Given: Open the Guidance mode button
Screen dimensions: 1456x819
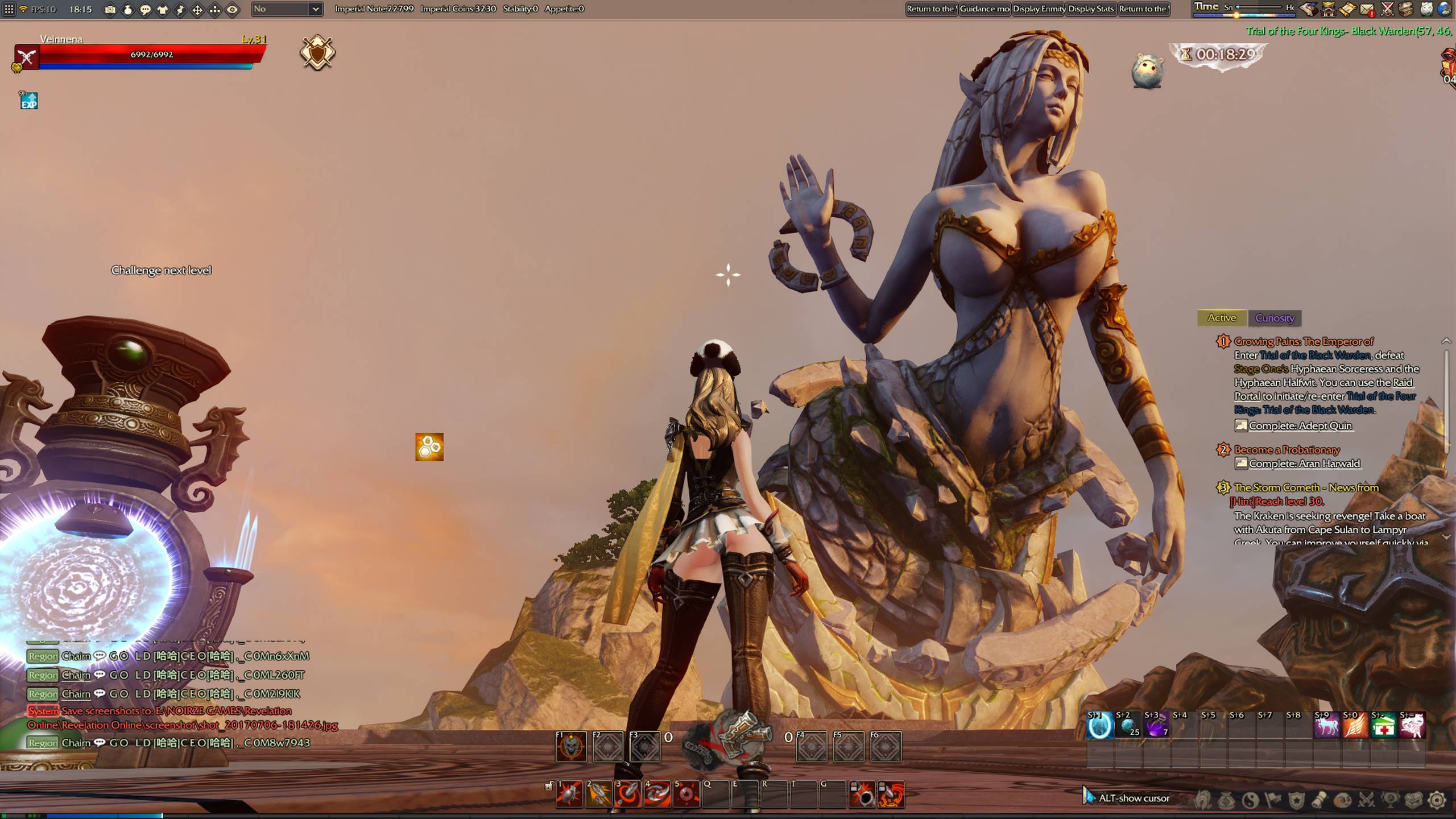Looking at the screenshot, I should click(x=985, y=9).
